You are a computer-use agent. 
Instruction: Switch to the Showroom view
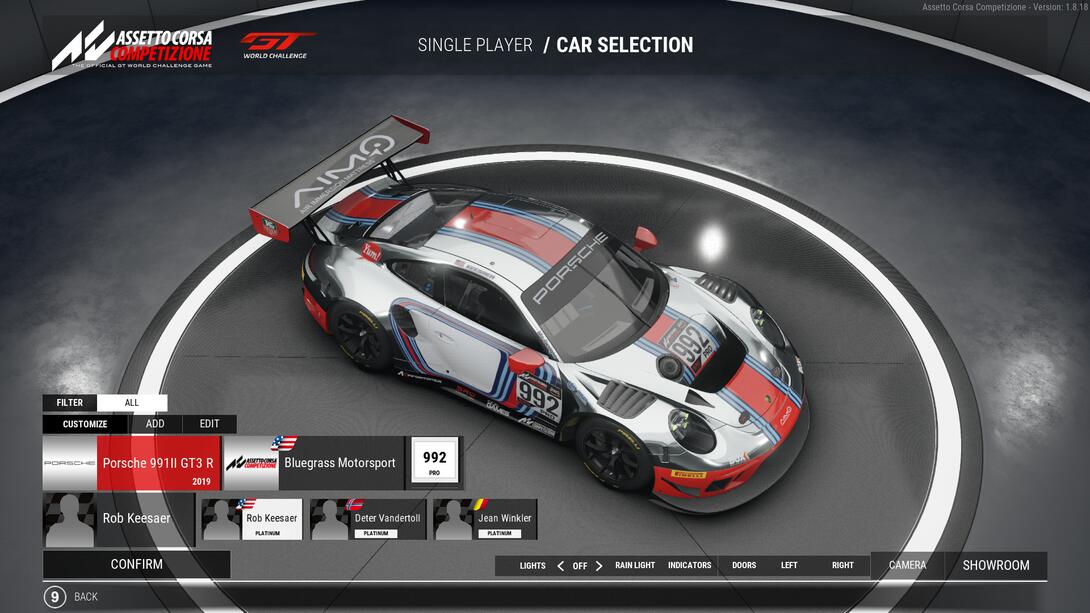point(995,565)
